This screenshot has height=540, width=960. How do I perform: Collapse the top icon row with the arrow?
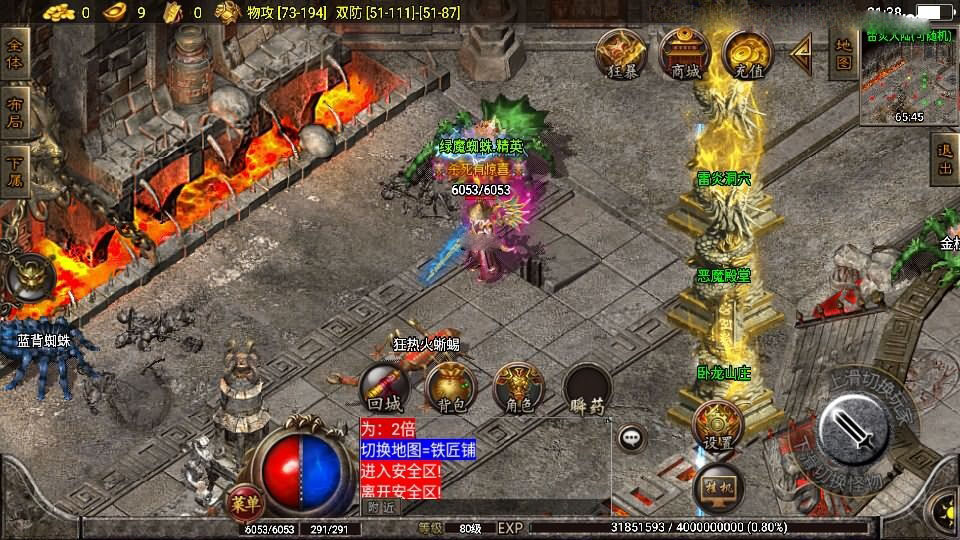(802, 53)
